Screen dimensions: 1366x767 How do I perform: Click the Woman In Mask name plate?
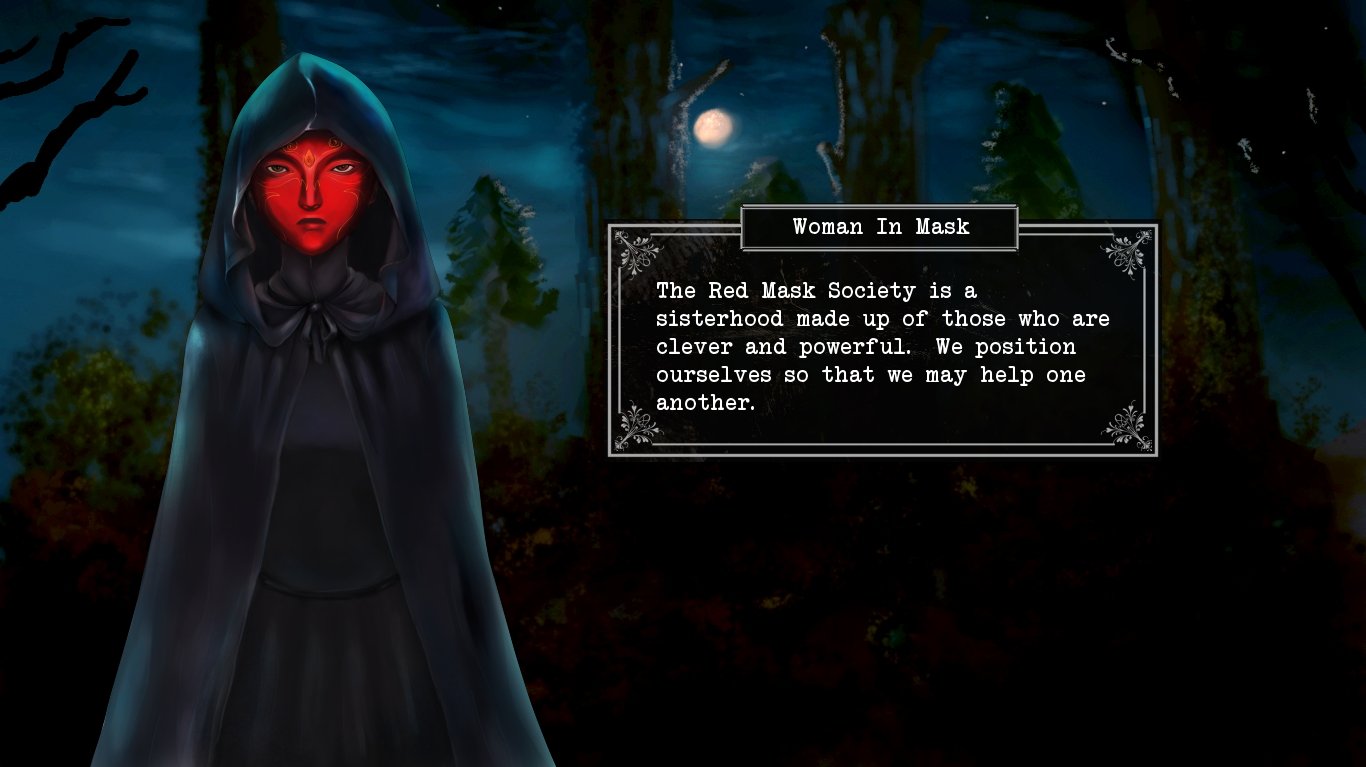click(880, 227)
